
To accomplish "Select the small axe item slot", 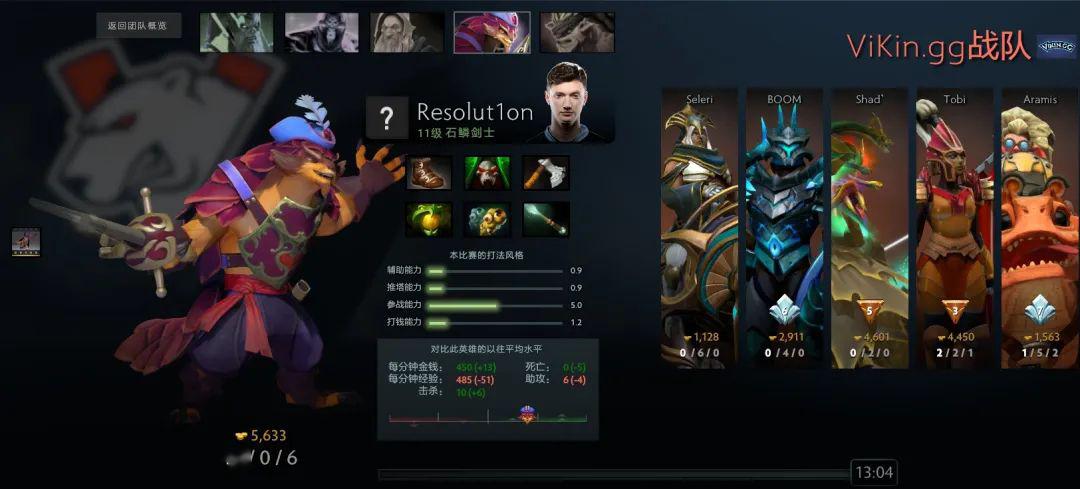I will pos(545,173).
